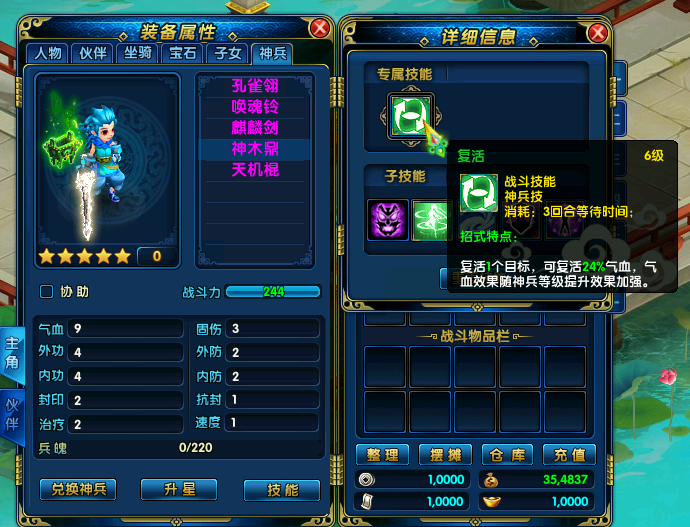Open the 仓库 warehouse
Screen dimensions: 690x527
[x=508, y=455]
